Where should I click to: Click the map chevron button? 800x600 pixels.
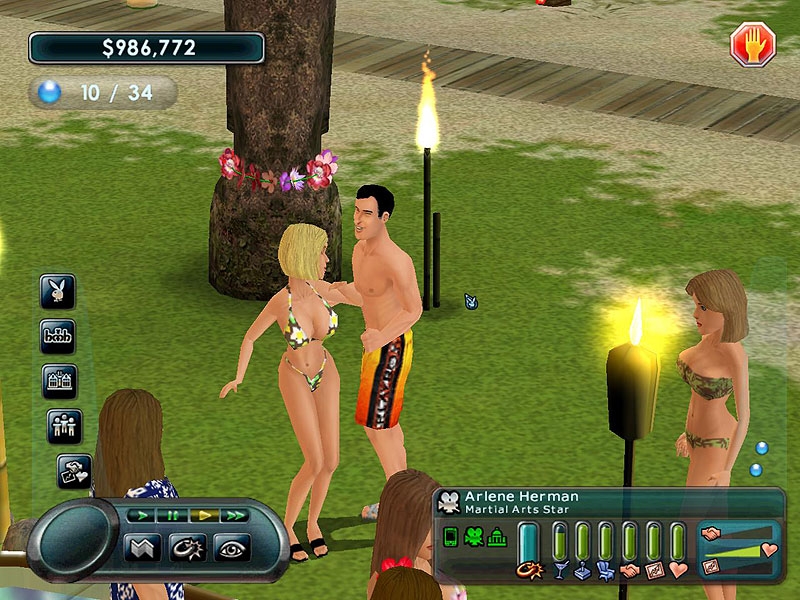tap(144, 548)
